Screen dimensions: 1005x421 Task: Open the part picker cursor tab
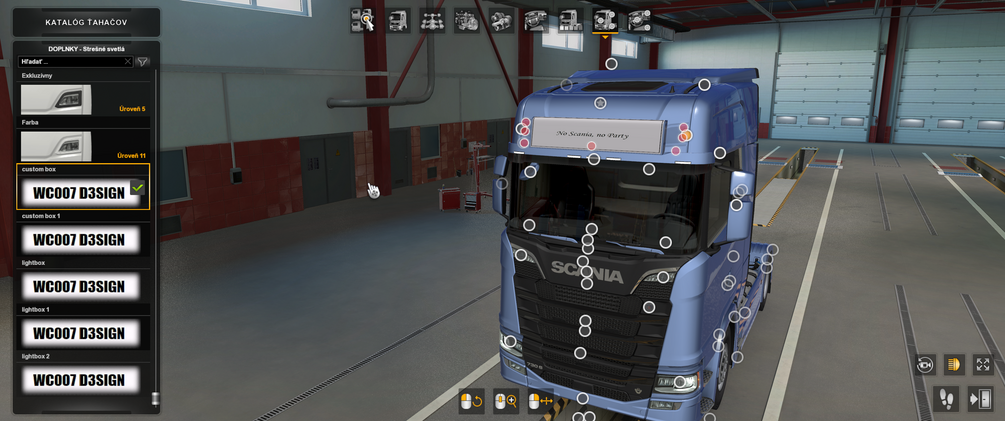click(362, 20)
